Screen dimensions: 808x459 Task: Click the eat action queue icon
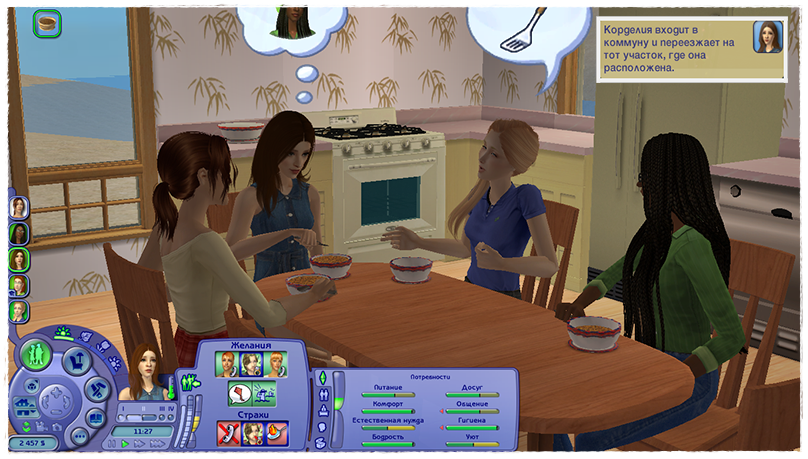pyautogui.click(x=46, y=23)
